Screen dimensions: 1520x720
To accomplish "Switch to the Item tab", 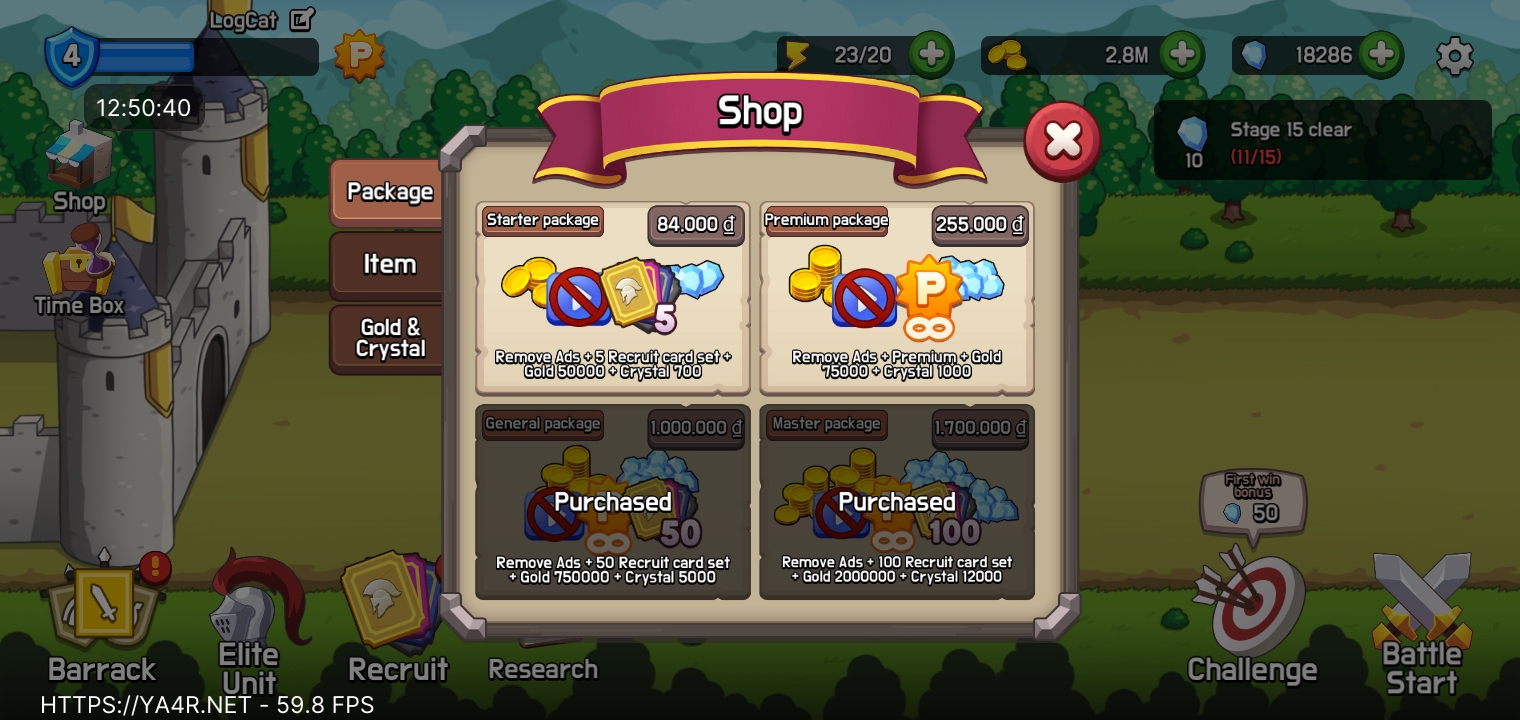I will pos(389,265).
